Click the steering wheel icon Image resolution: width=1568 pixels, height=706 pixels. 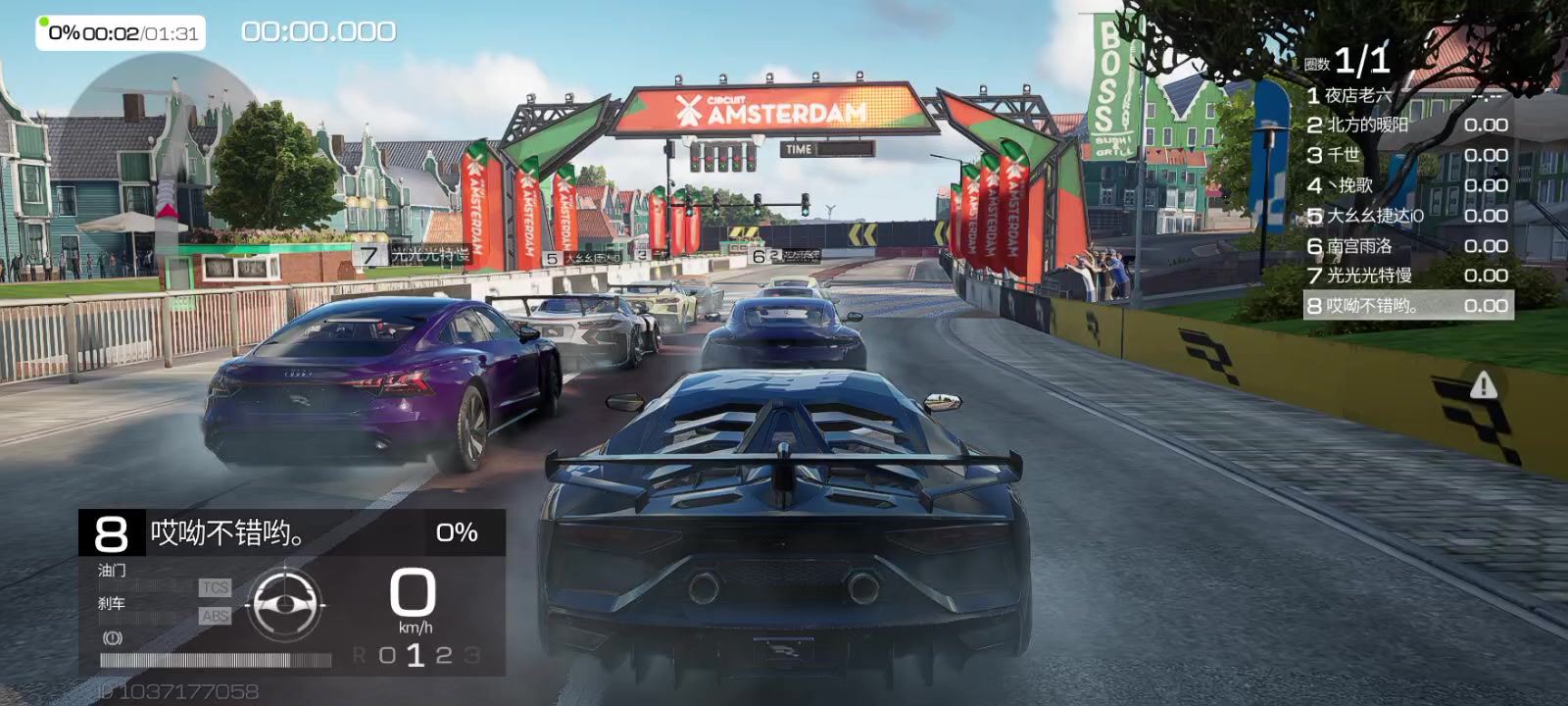coord(285,604)
